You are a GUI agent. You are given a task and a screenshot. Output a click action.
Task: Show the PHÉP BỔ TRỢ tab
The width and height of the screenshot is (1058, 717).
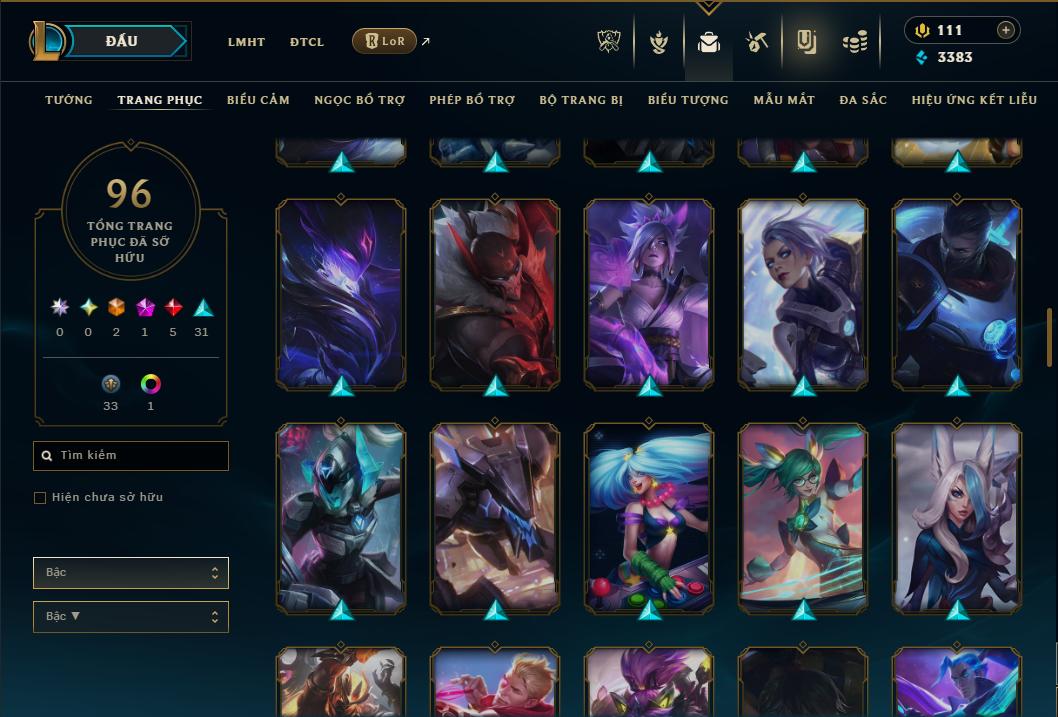[x=472, y=100]
